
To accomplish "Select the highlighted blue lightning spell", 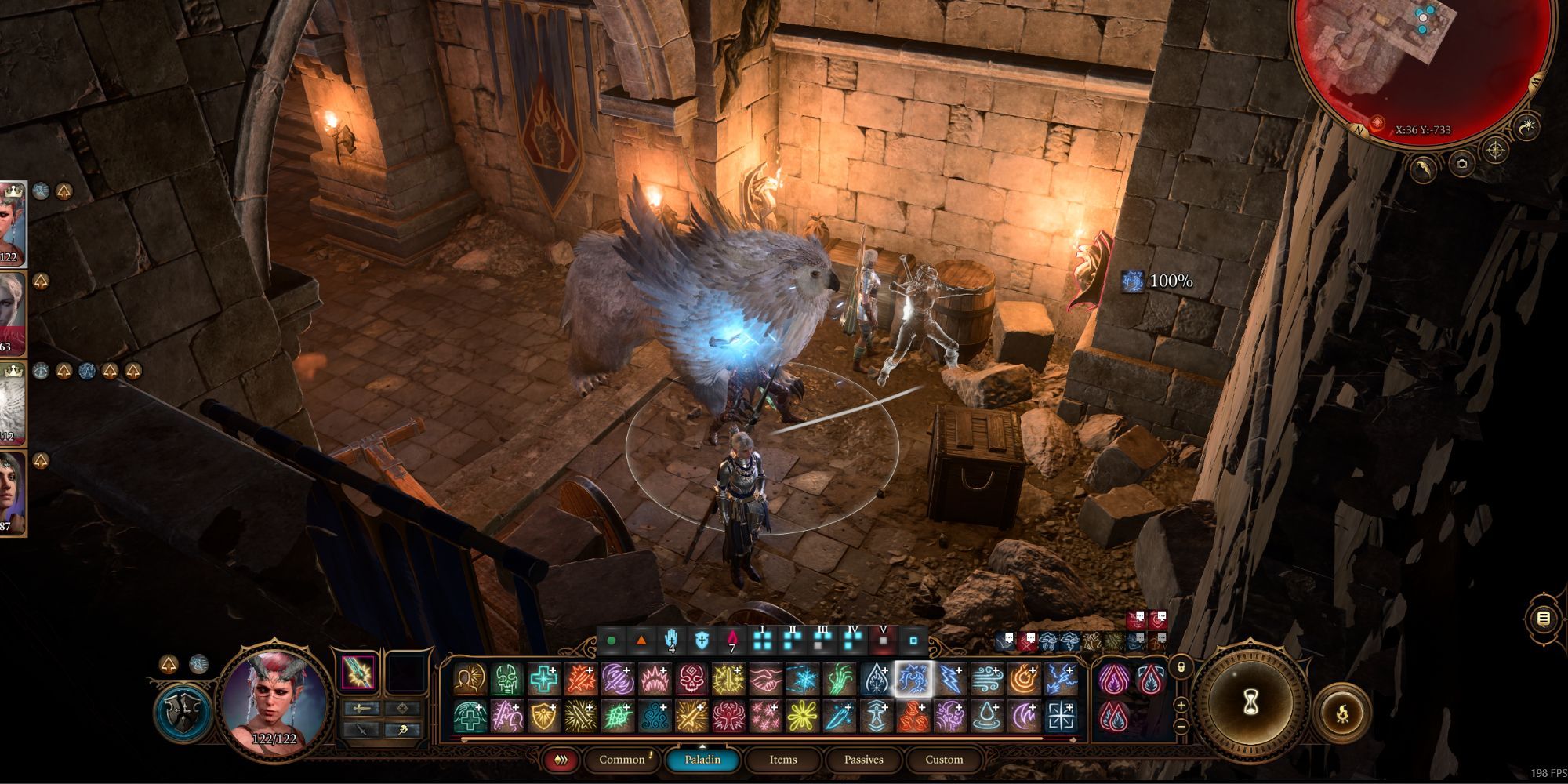I will pos(913,679).
